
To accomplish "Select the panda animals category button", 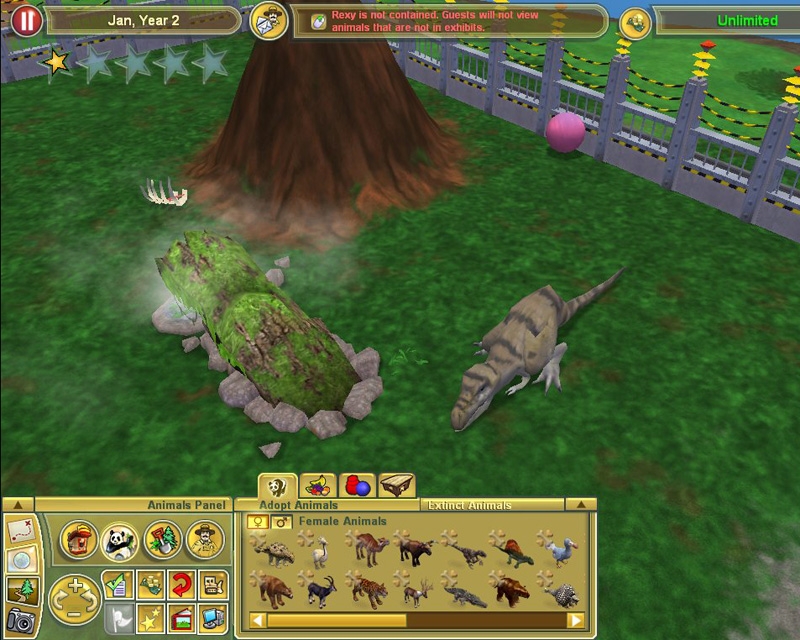I will (x=120, y=541).
